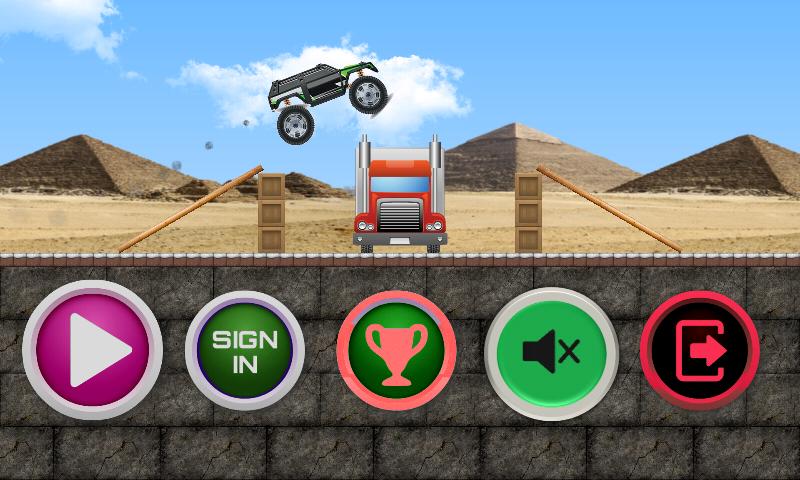This screenshot has width=800, height=480.
Task: Open the trophy leaderboard button
Action: tap(397, 352)
